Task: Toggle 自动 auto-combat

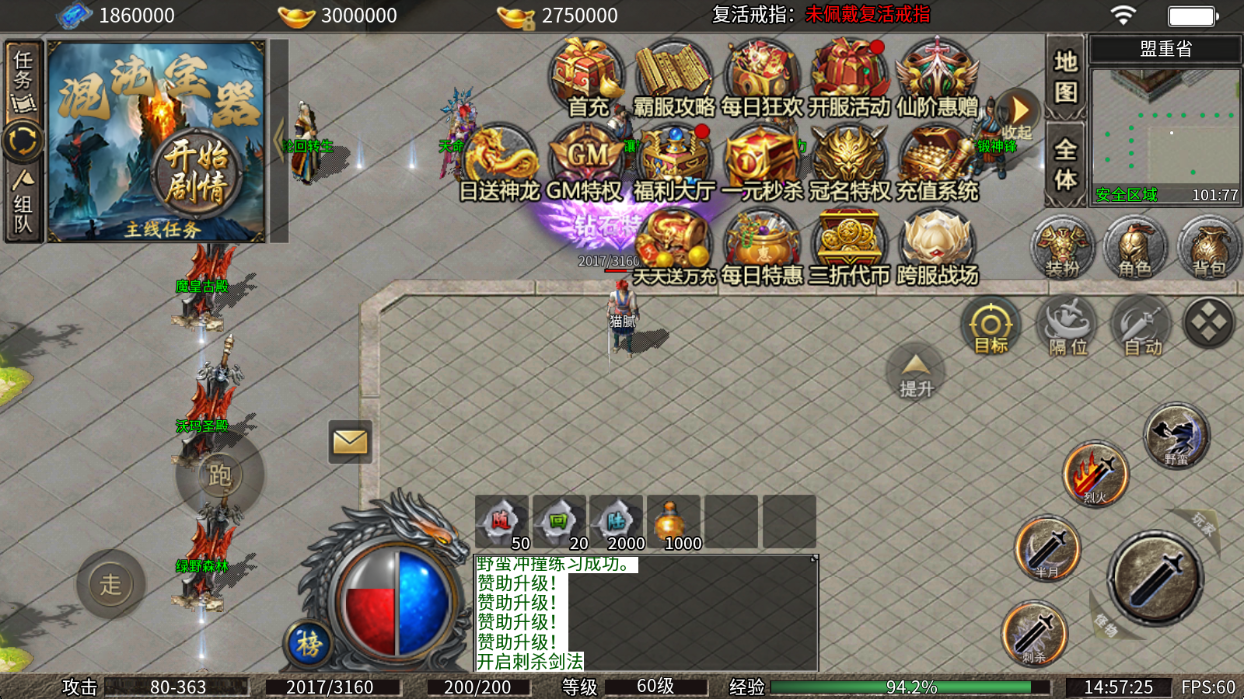Action: 1141,326
